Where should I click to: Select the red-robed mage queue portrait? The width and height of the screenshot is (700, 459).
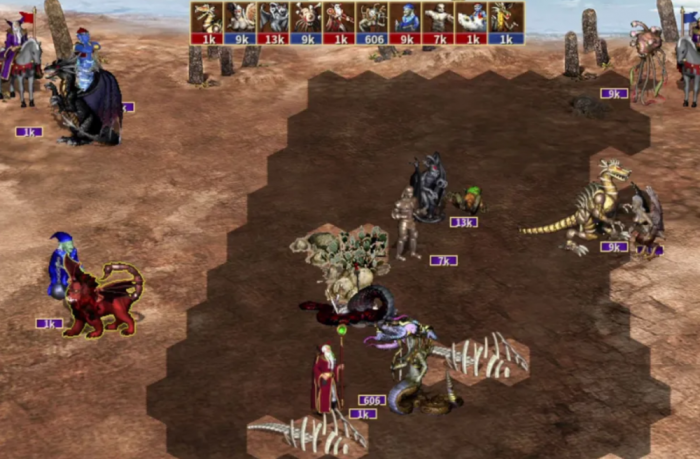pos(340,18)
